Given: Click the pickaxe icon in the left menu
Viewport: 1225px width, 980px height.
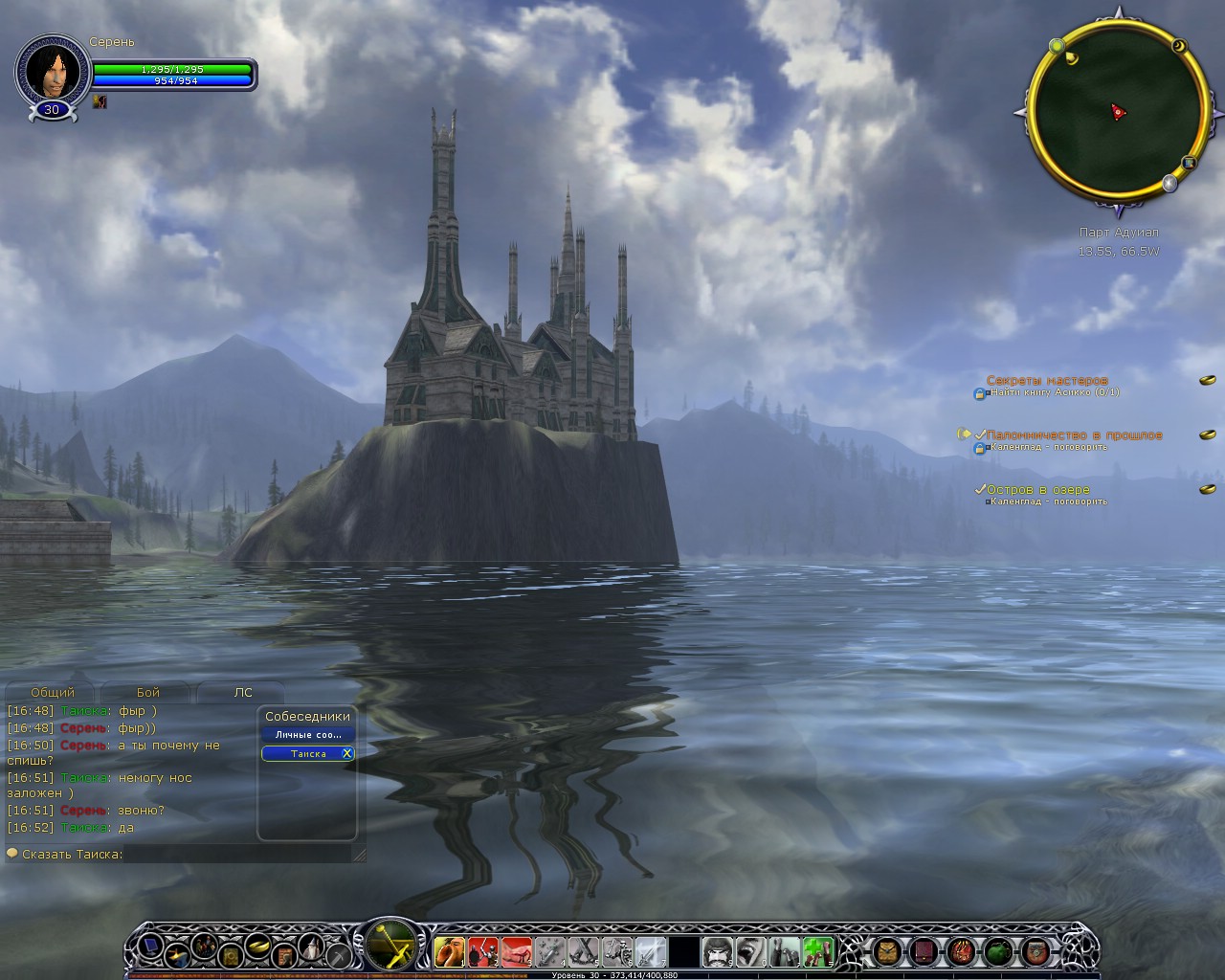Looking at the screenshot, I should [339, 953].
